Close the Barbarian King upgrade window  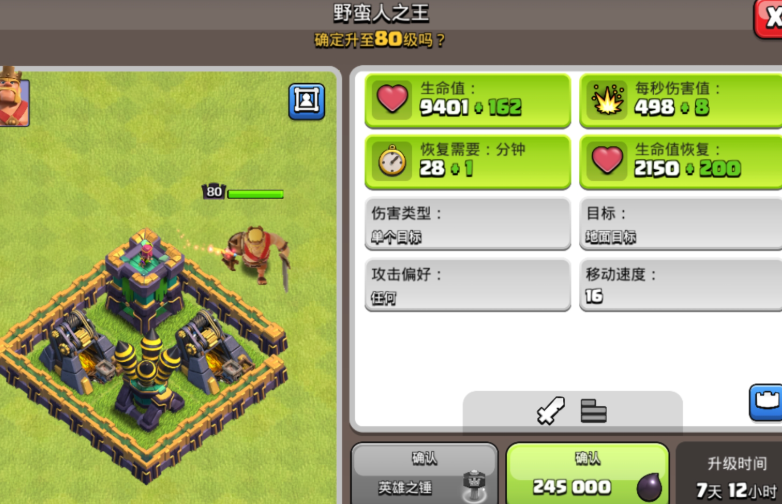coord(770,18)
